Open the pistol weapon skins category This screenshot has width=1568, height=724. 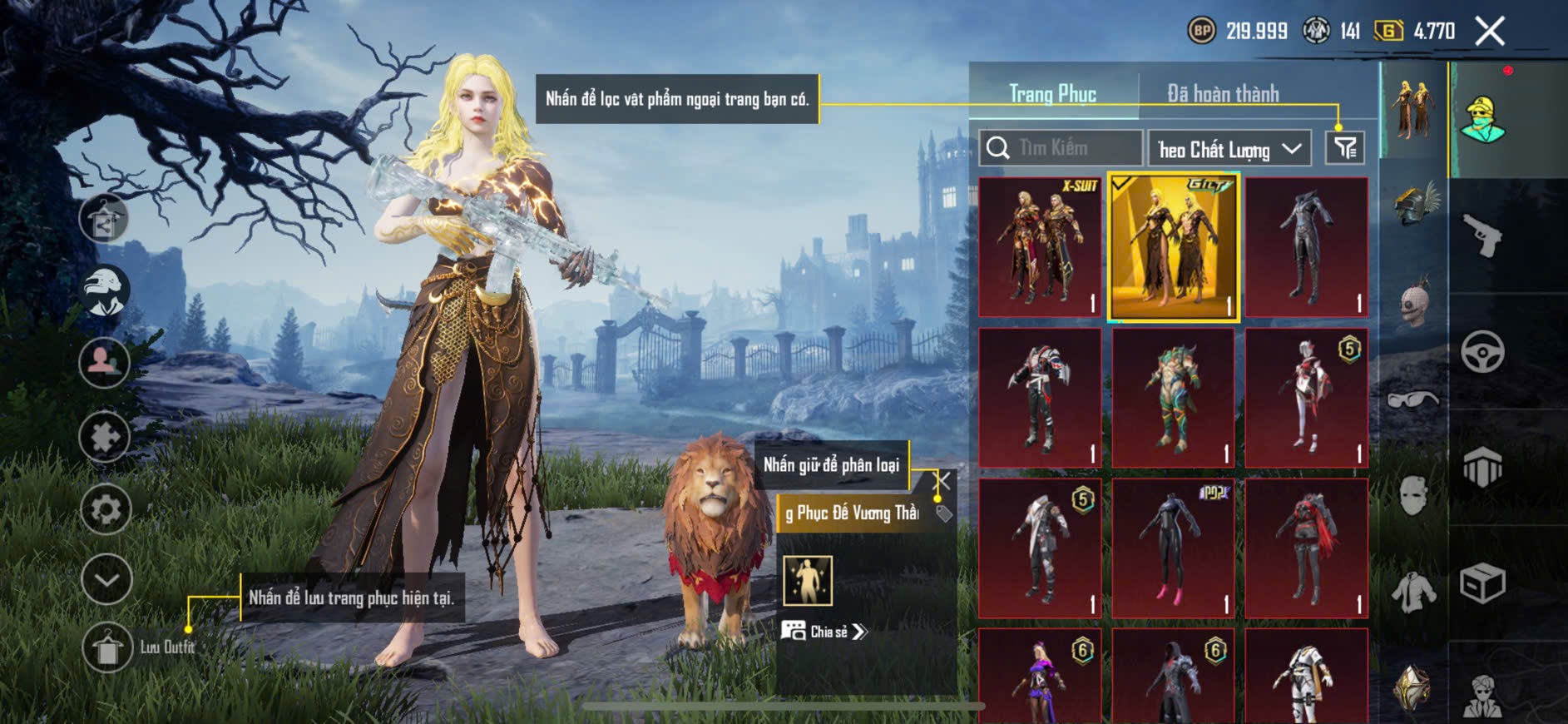(x=1483, y=236)
